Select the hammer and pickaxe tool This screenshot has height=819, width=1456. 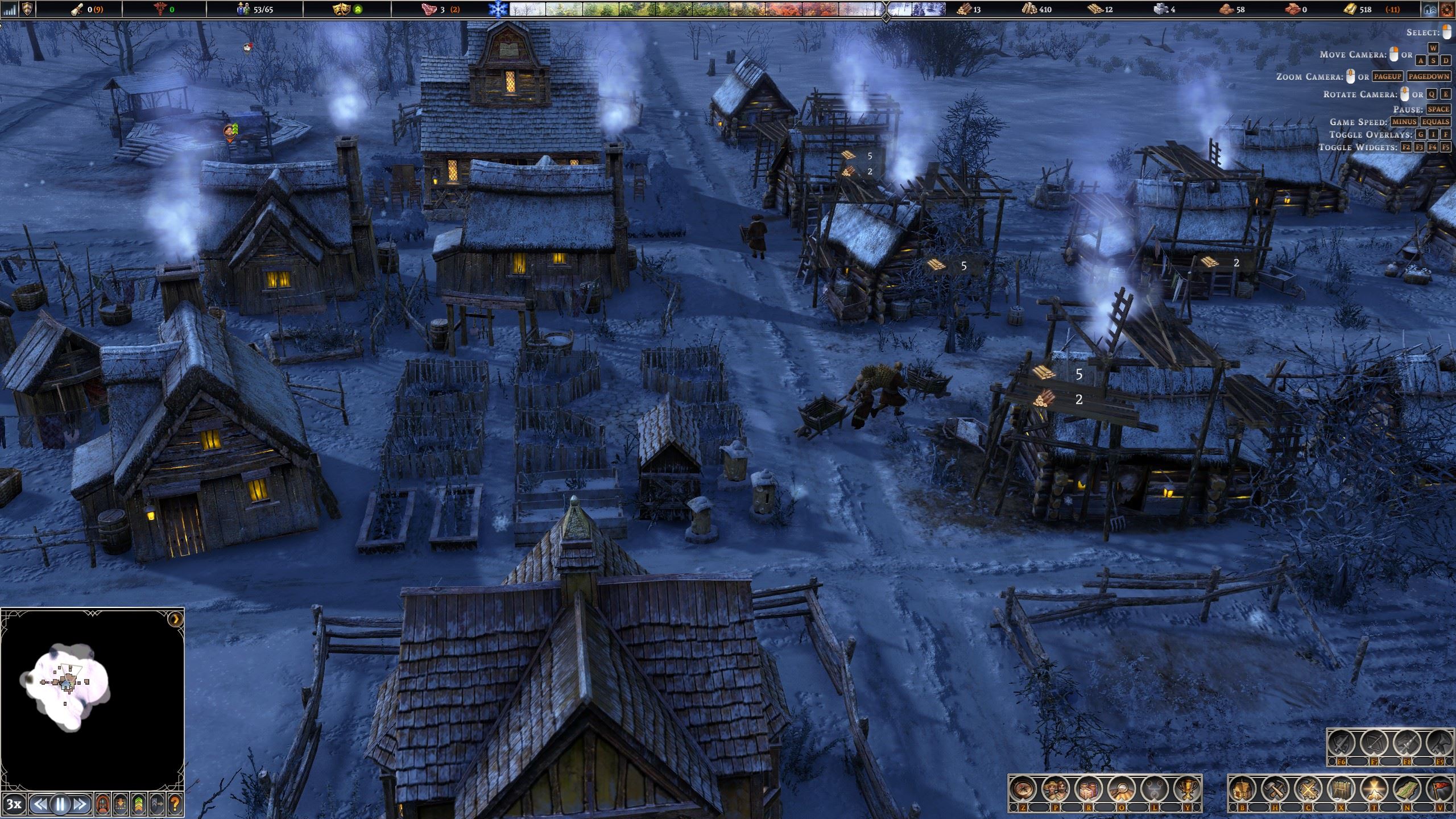click(1276, 789)
